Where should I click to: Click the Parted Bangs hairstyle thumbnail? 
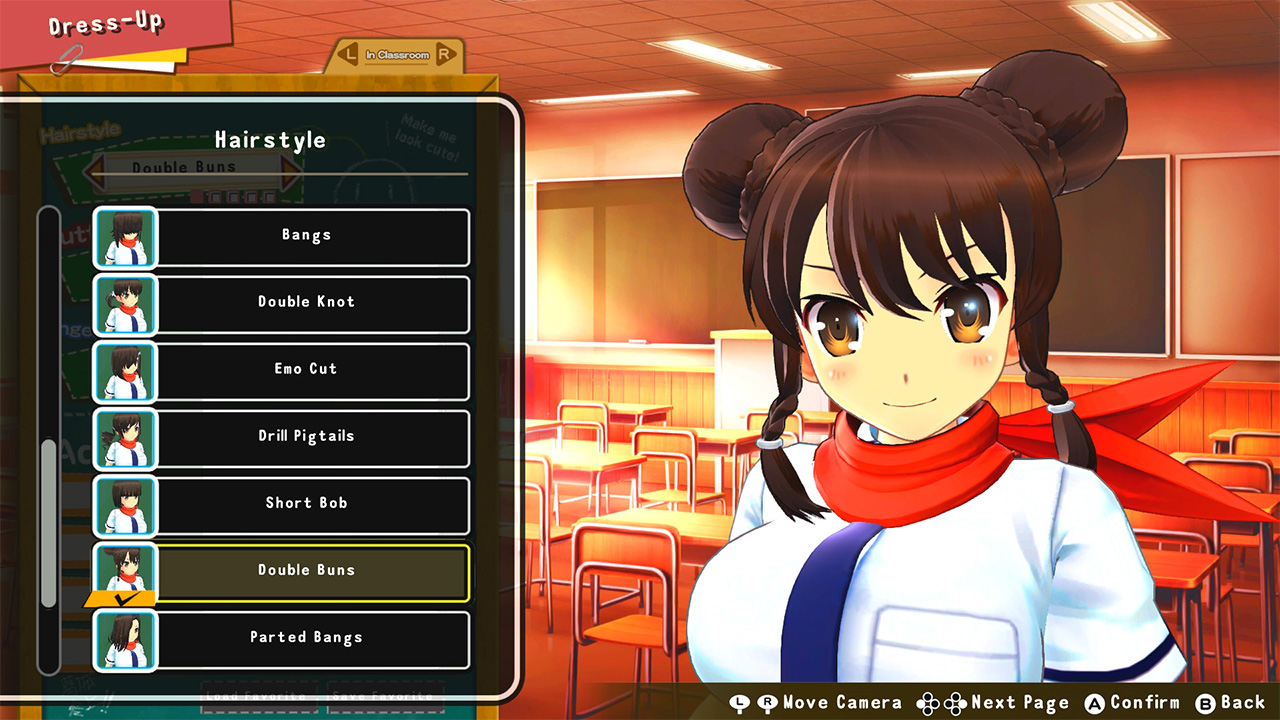tap(124, 641)
